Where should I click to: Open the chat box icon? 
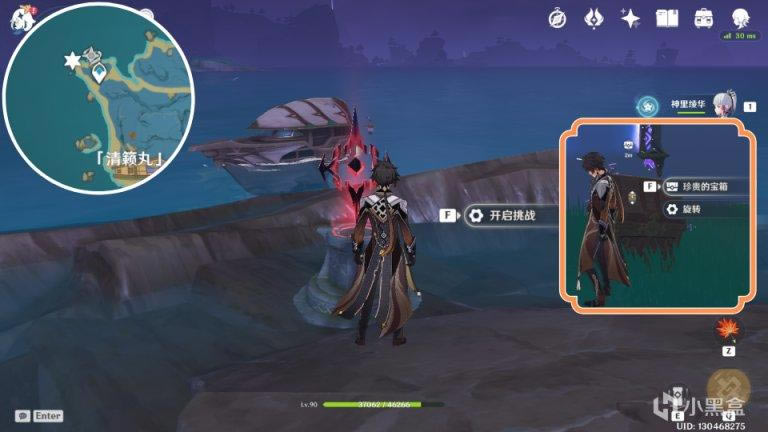22,416
